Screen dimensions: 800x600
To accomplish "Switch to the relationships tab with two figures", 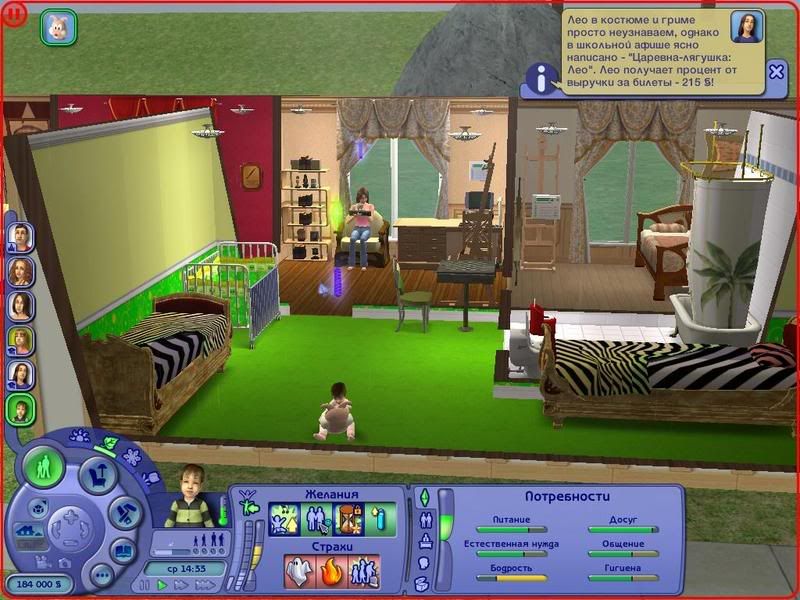I will [422, 519].
